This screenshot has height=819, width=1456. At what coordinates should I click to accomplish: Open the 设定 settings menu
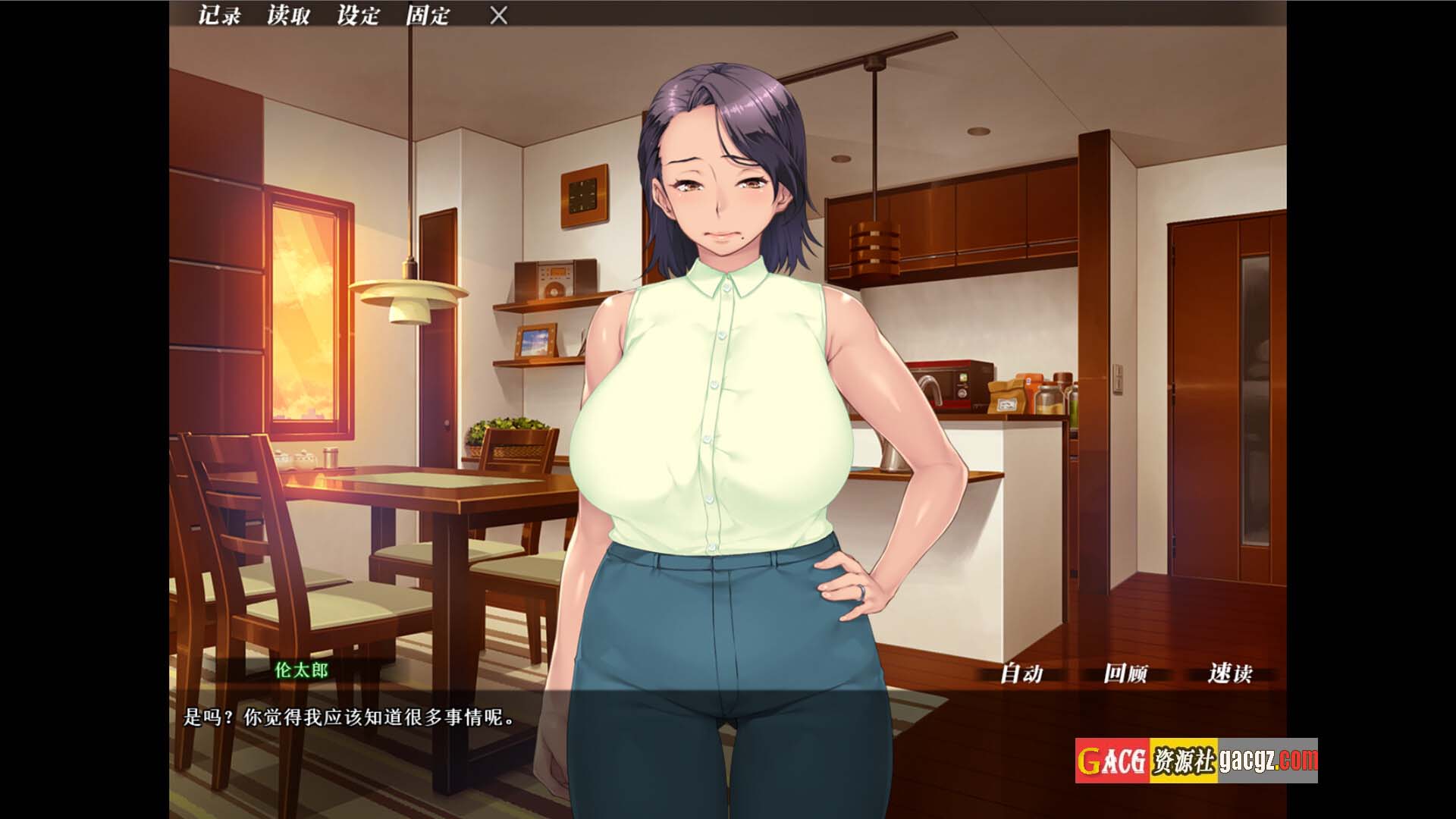pyautogui.click(x=358, y=15)
